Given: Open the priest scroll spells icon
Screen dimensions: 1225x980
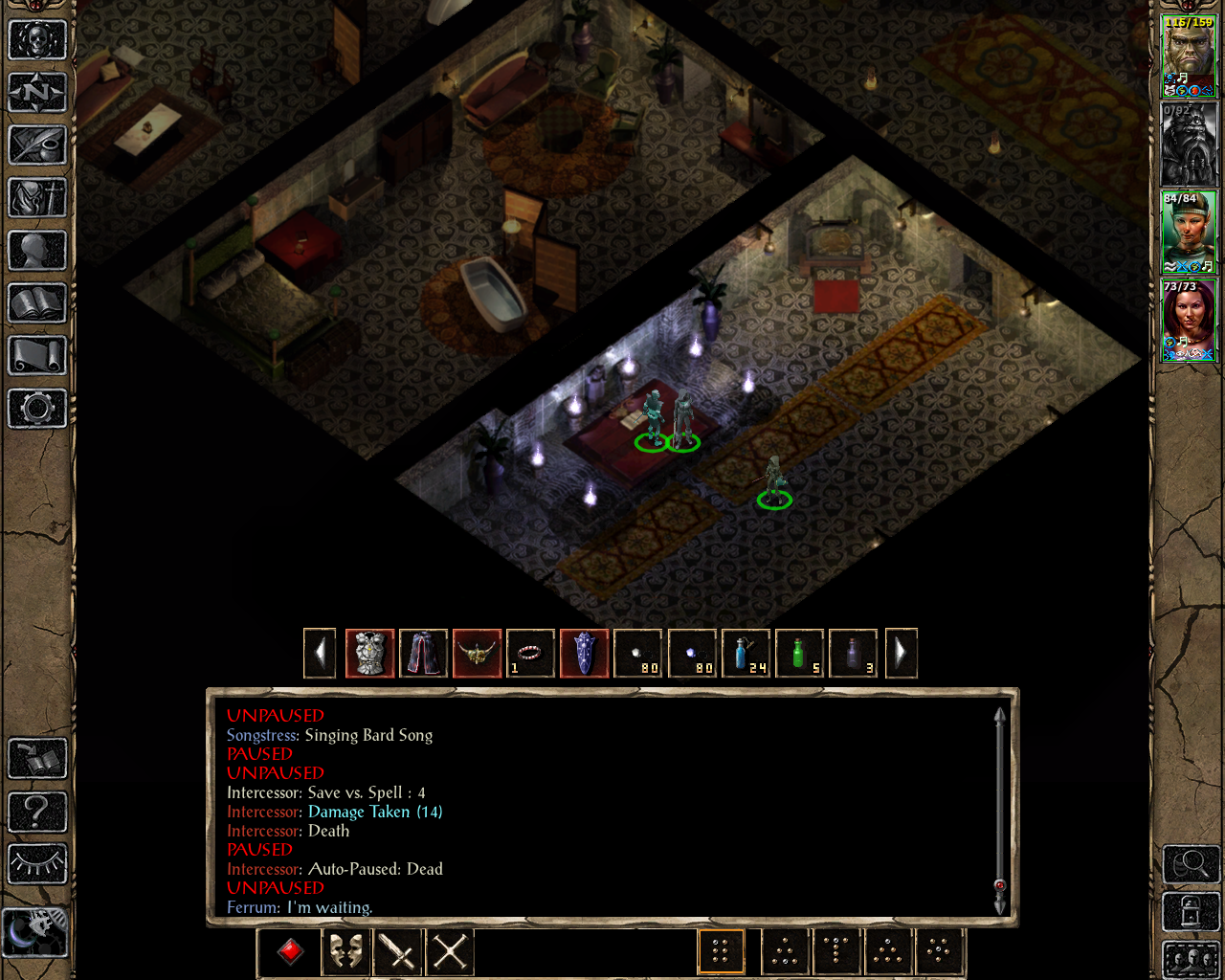Looking at the screenshot, I should [x=36, y=356].
